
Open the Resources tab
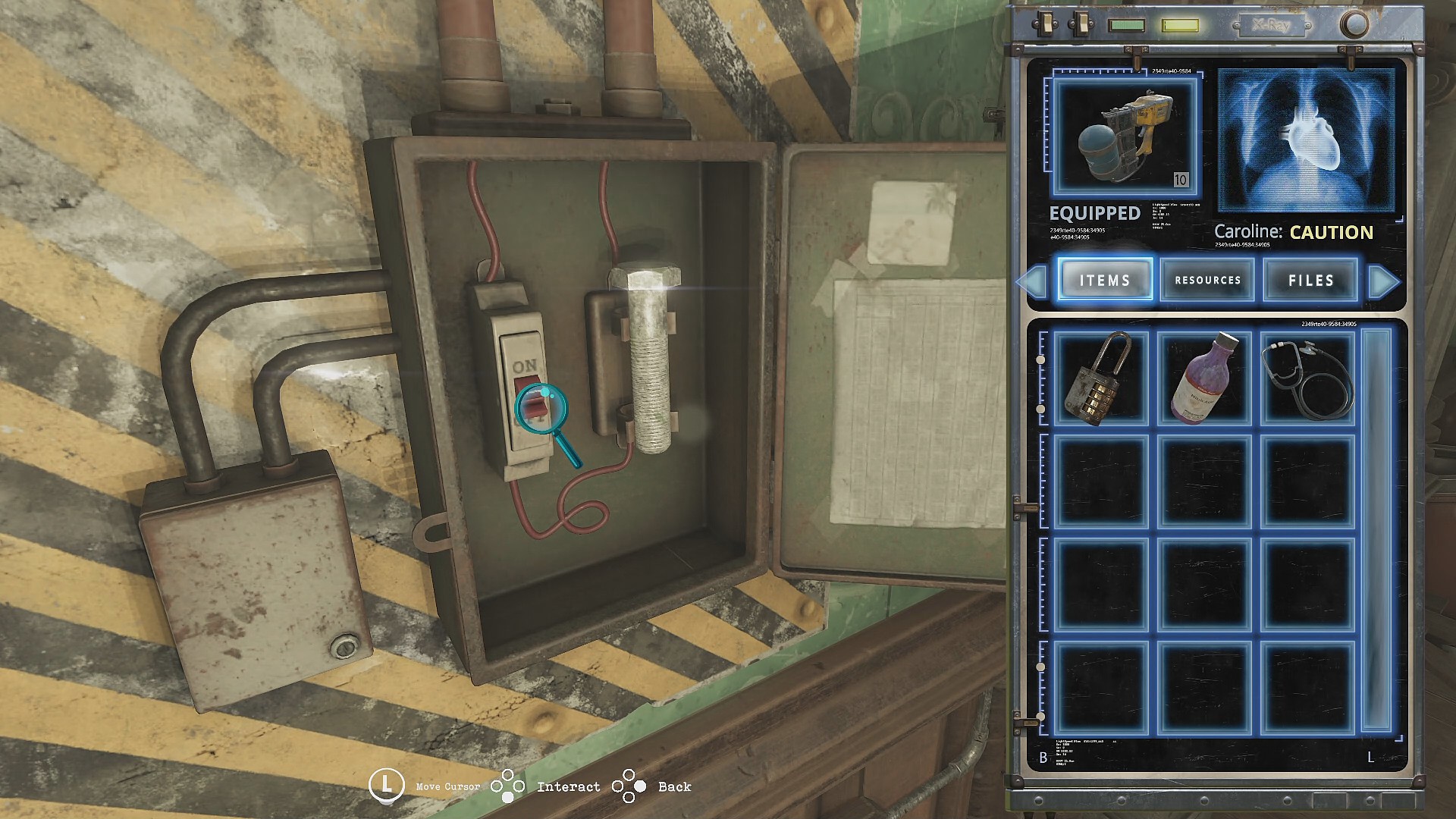pos(1208,280)
